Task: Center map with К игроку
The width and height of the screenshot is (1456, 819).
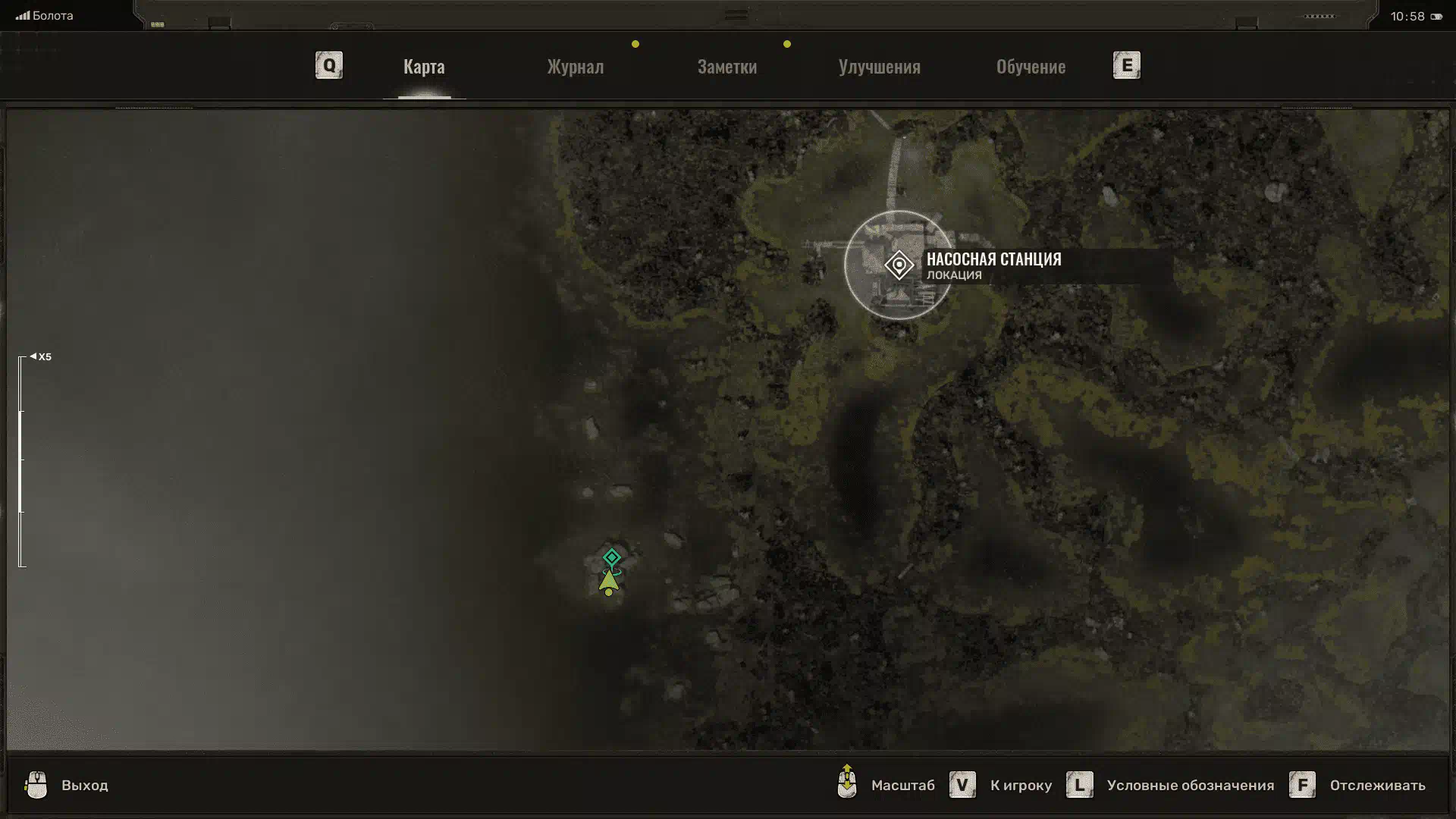Action: (1020, 785)
